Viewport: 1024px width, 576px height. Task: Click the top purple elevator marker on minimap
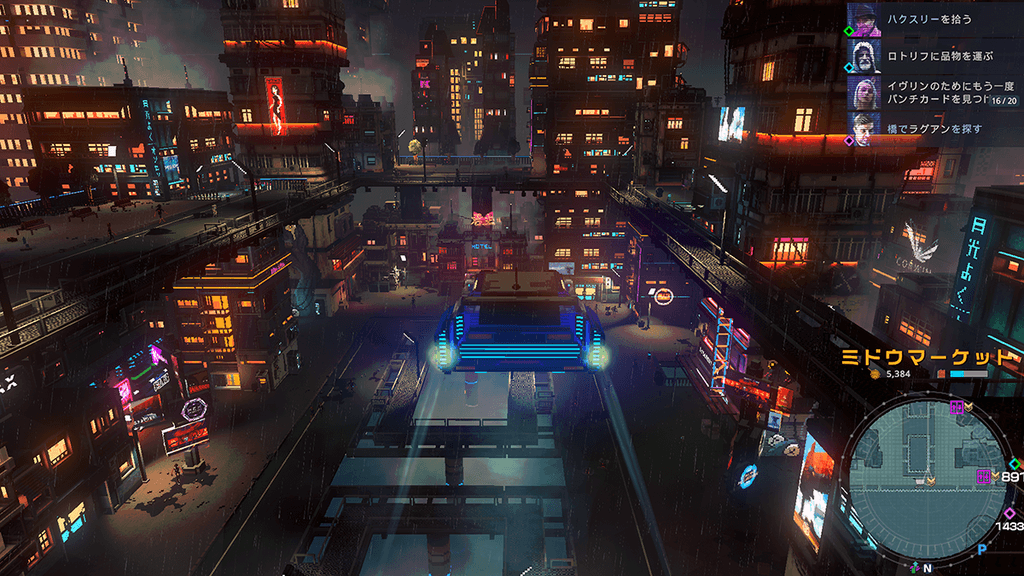957,407
